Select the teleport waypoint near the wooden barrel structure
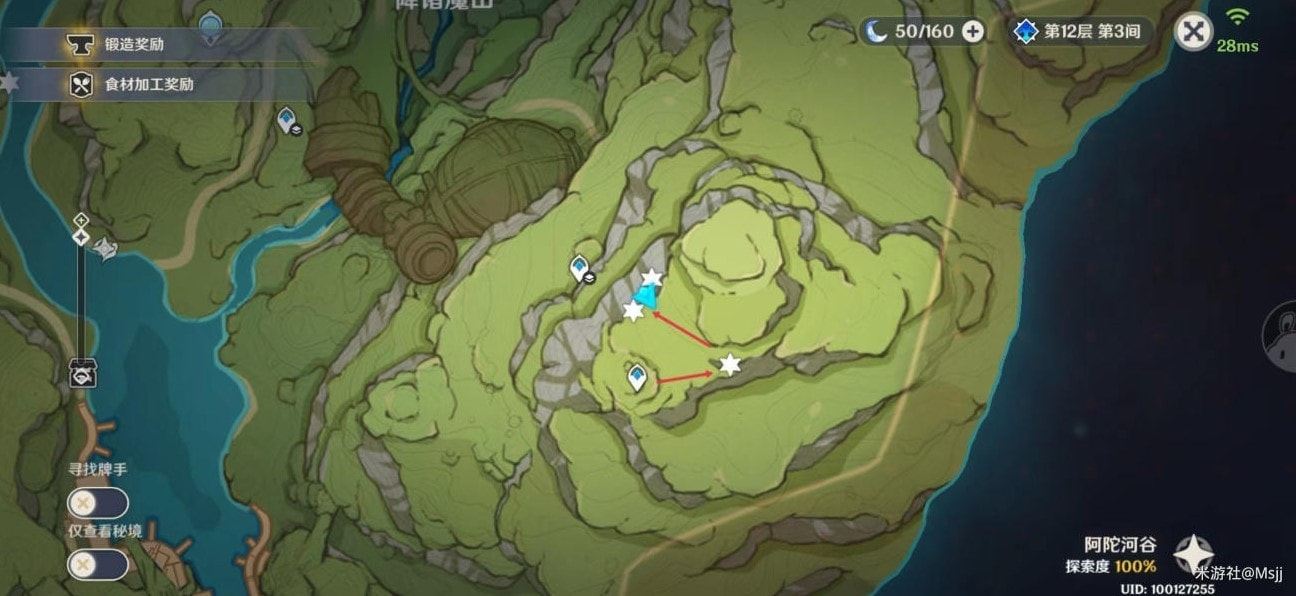The height and width of the screenshot is (596, 1296). tap(287, 121)
